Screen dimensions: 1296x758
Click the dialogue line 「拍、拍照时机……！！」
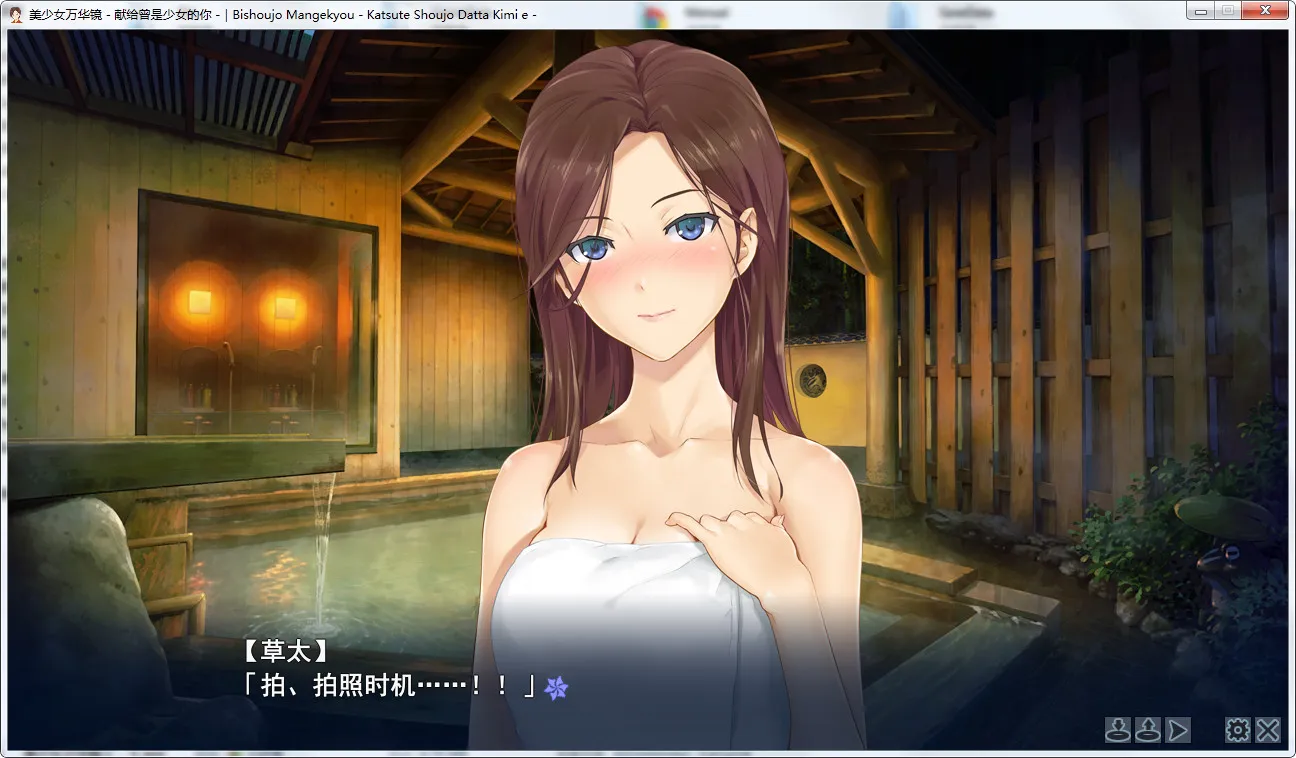(390, 686)
